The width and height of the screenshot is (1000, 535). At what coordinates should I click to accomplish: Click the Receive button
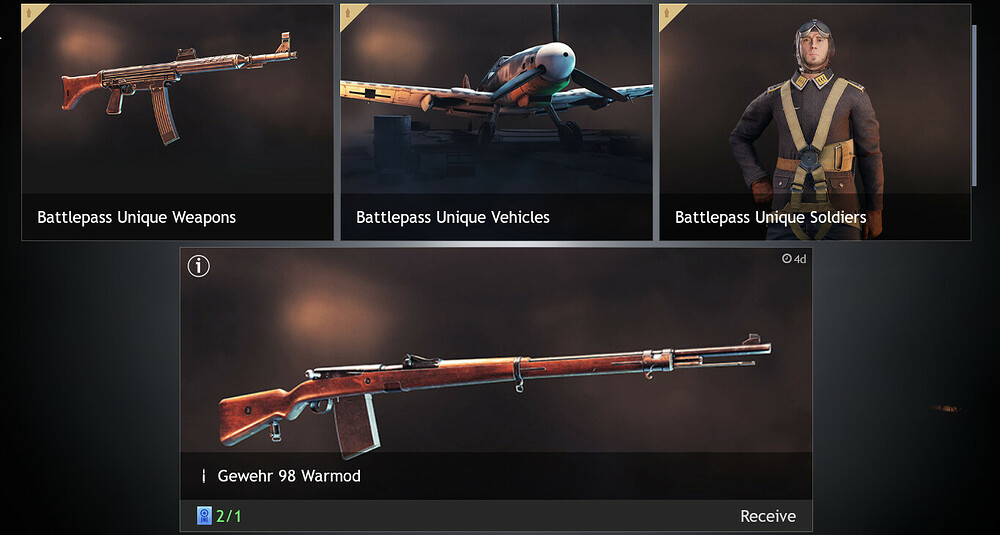(767, 516)
